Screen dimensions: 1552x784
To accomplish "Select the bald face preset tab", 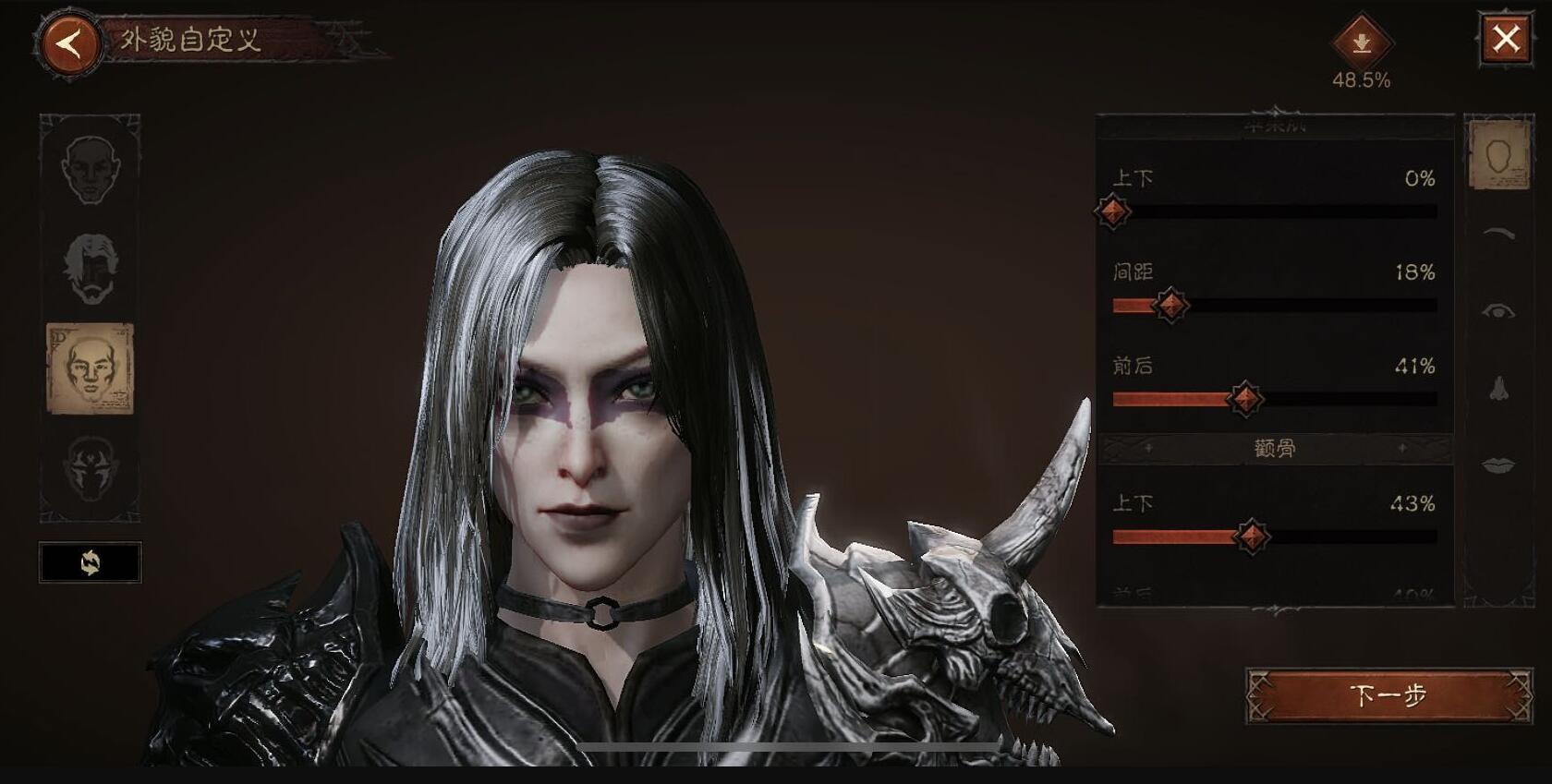I will point(91,170).
